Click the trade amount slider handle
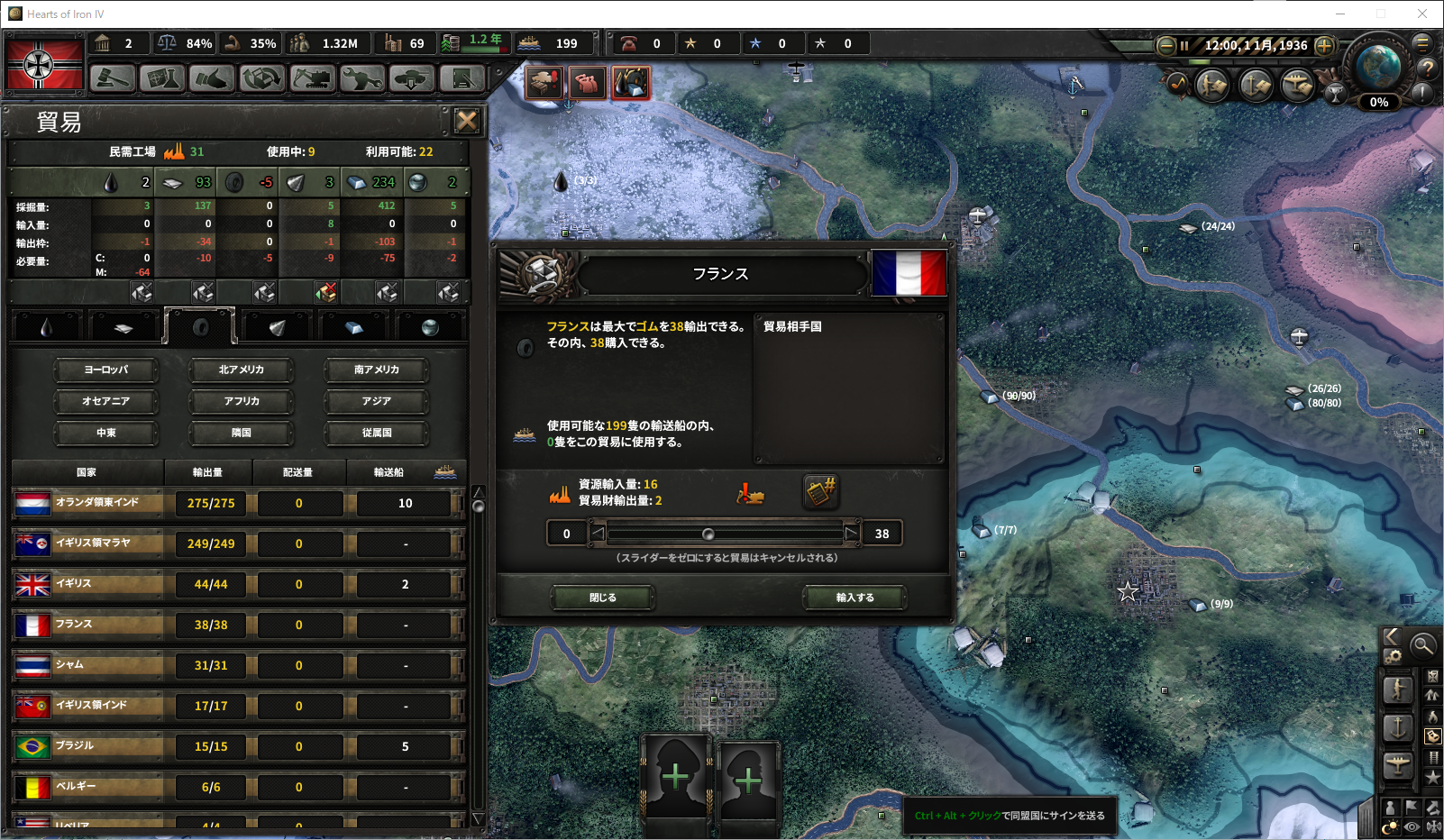The image size is (1444, 840). coord(708,534)
